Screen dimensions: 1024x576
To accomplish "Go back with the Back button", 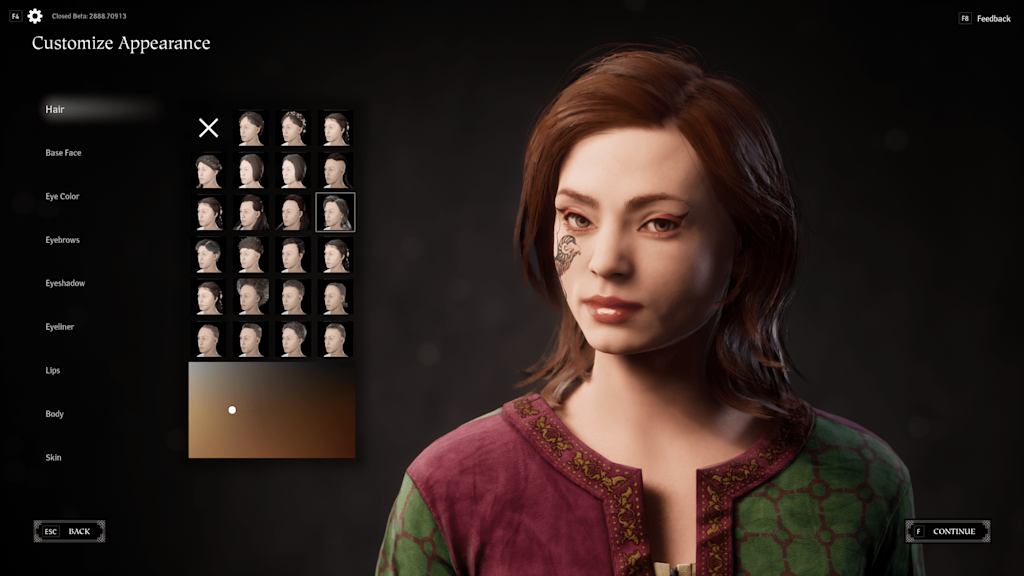I will click(x=69, y=531).
